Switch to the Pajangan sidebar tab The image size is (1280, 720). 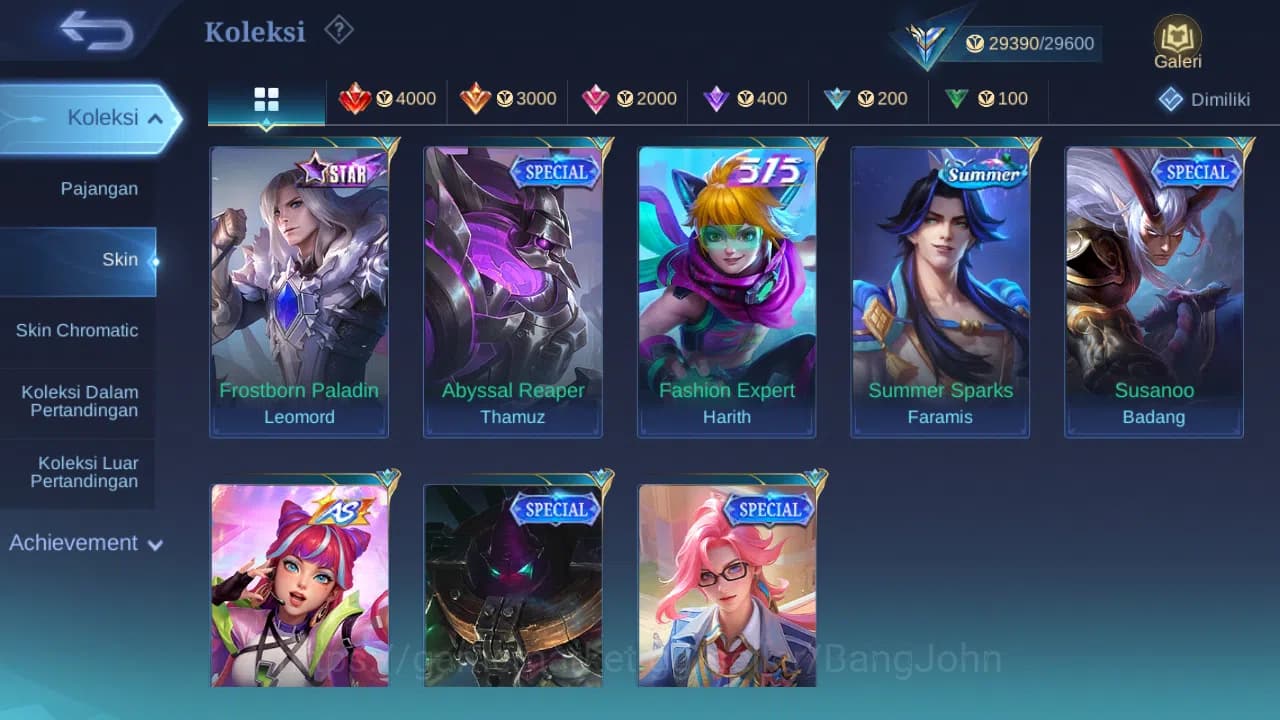[79, 188]
